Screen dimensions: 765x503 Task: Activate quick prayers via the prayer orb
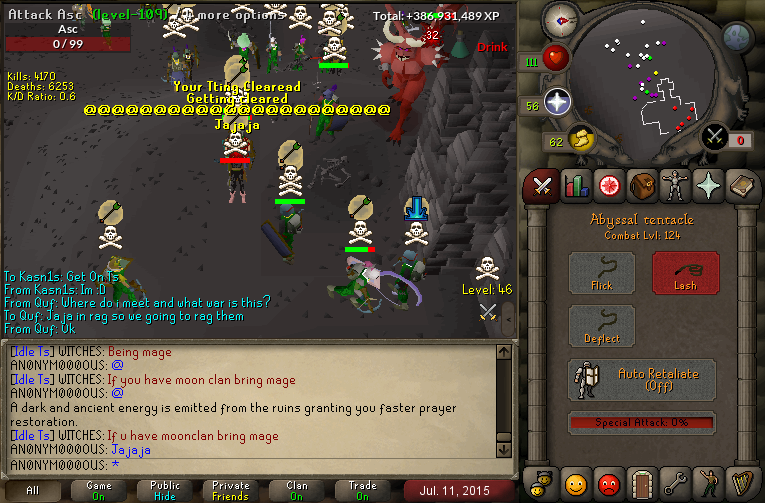[x=557, y=102]
